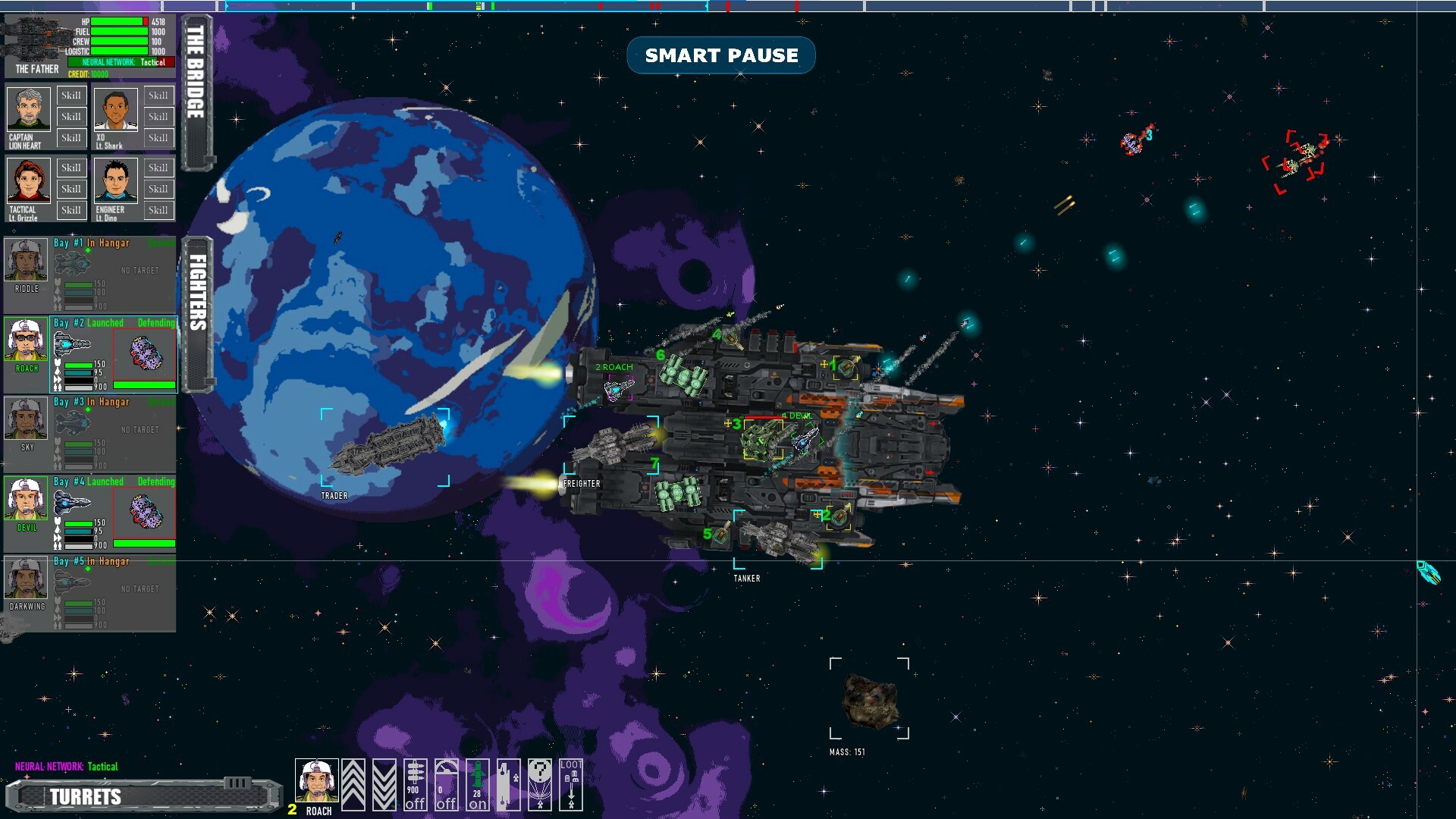Open the THE BRIDGE panel tab
Image resolution: width=1456 pixels, height=819 pixels.
click(196, 83)
